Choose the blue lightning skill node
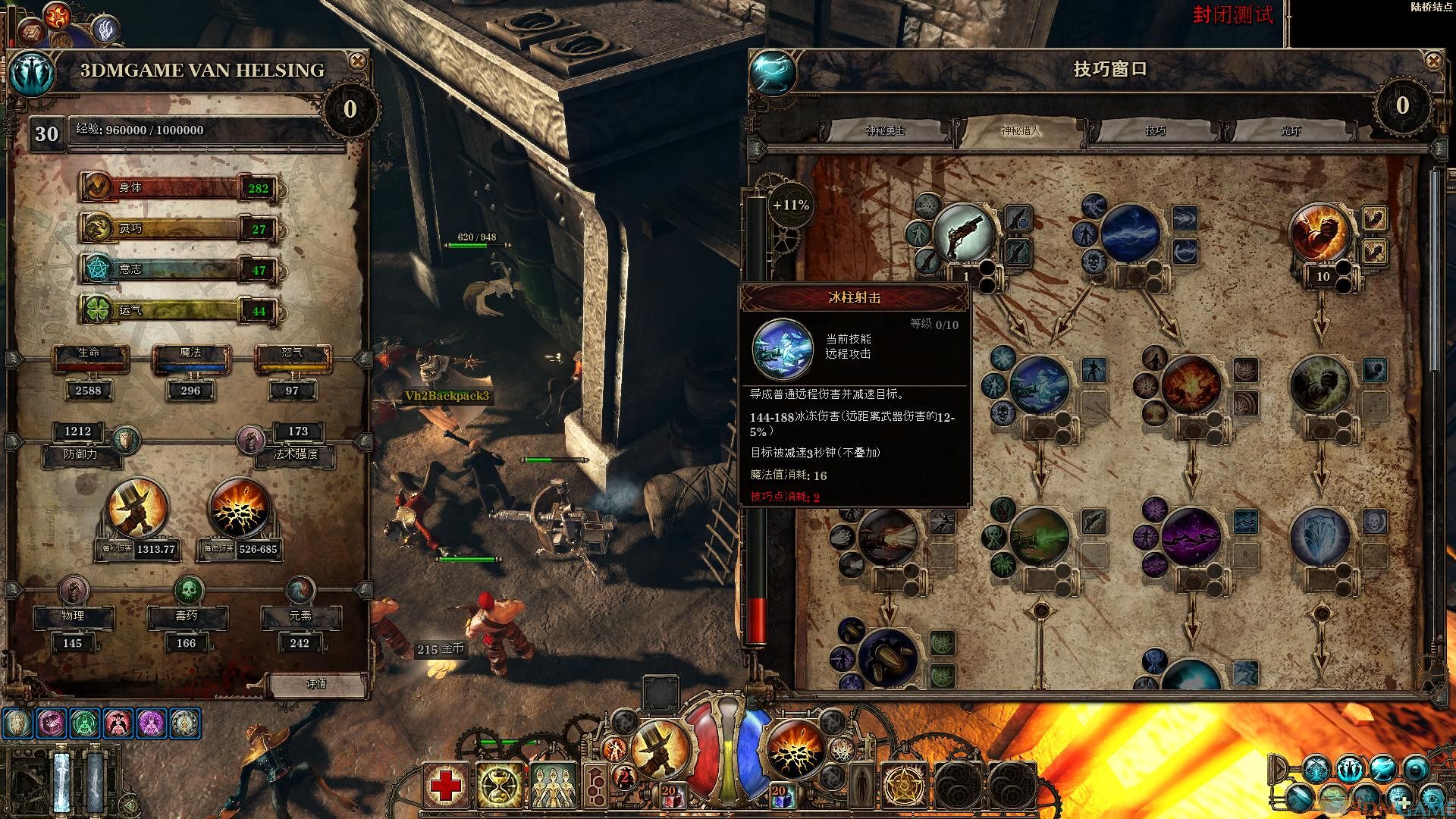The width and height of the screenshot is (1456, 819). pos(1129,234)
